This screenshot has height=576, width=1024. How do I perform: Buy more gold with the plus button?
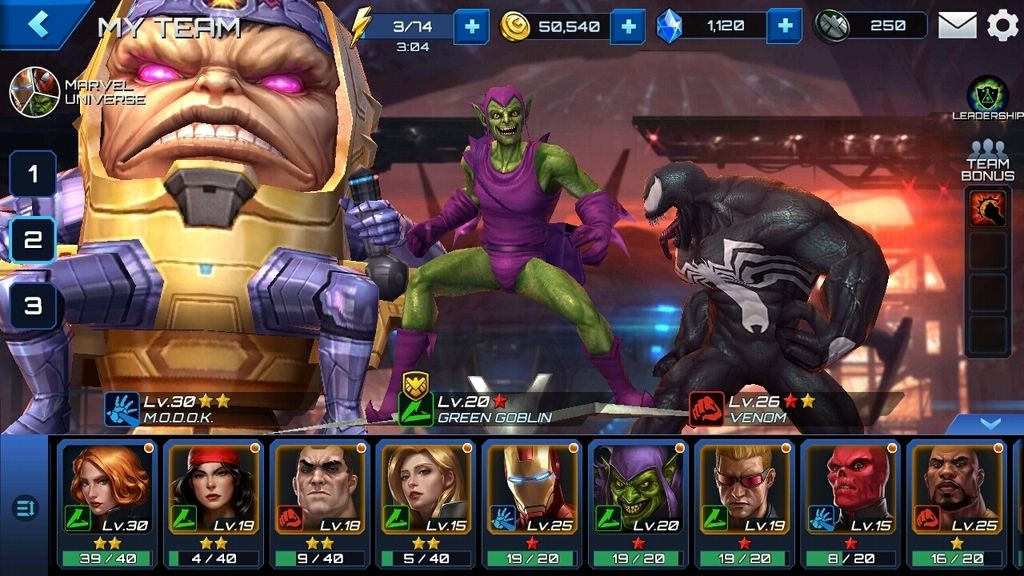click(x=627, y=26)
